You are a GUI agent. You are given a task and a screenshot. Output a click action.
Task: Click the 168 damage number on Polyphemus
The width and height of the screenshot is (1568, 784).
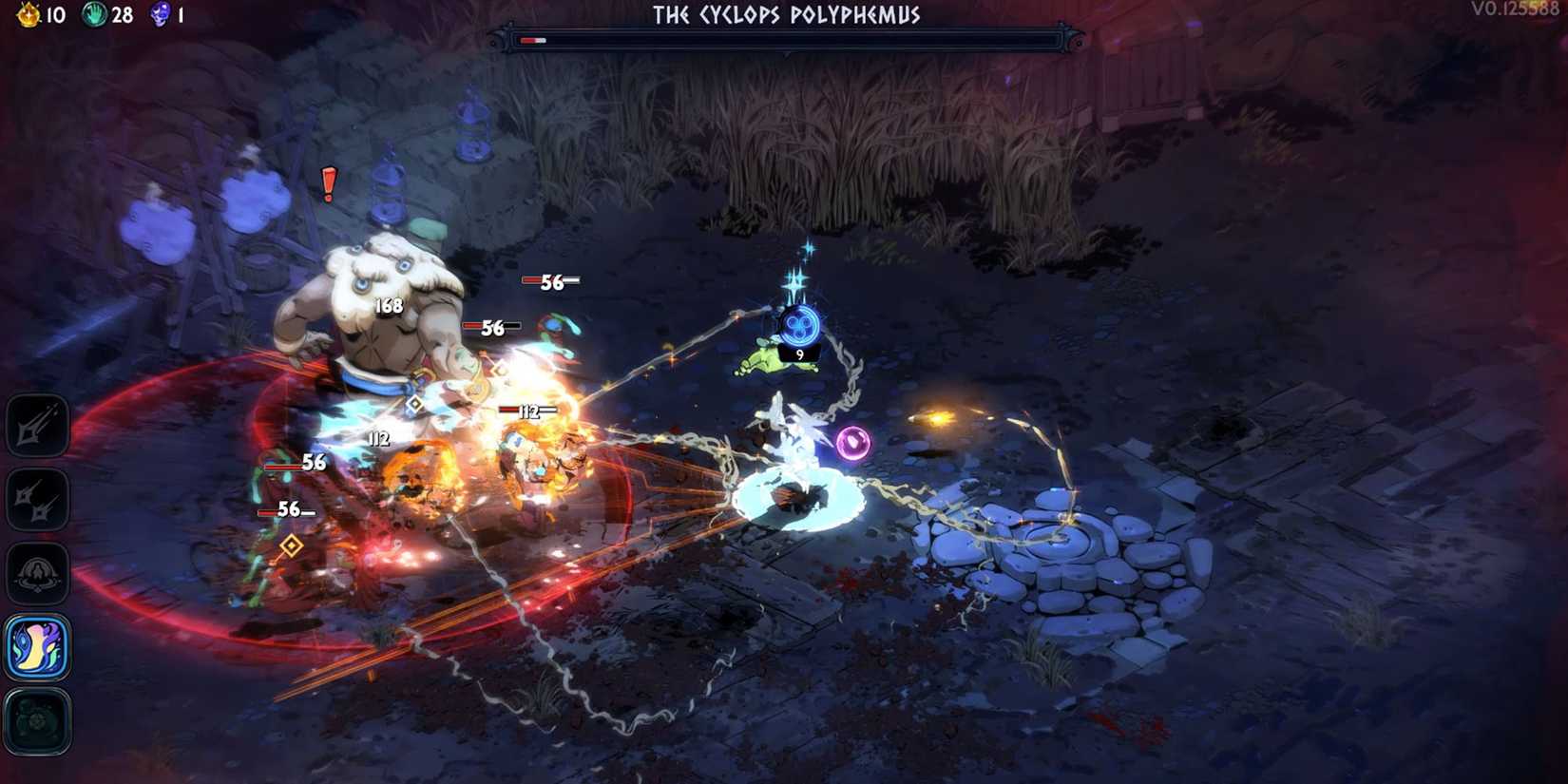[388, 306]
